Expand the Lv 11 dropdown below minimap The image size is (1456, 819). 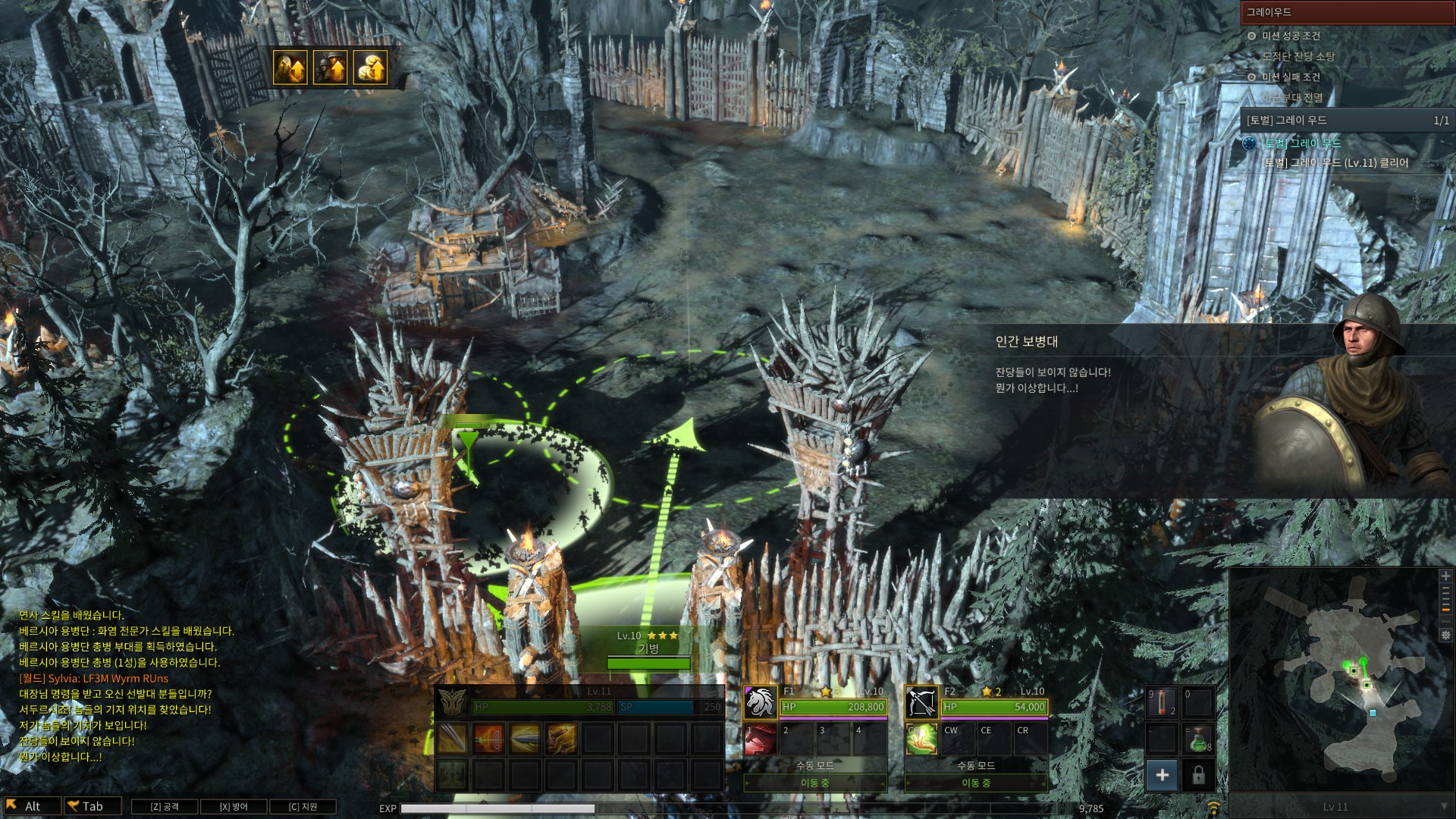coord(1444,807)
